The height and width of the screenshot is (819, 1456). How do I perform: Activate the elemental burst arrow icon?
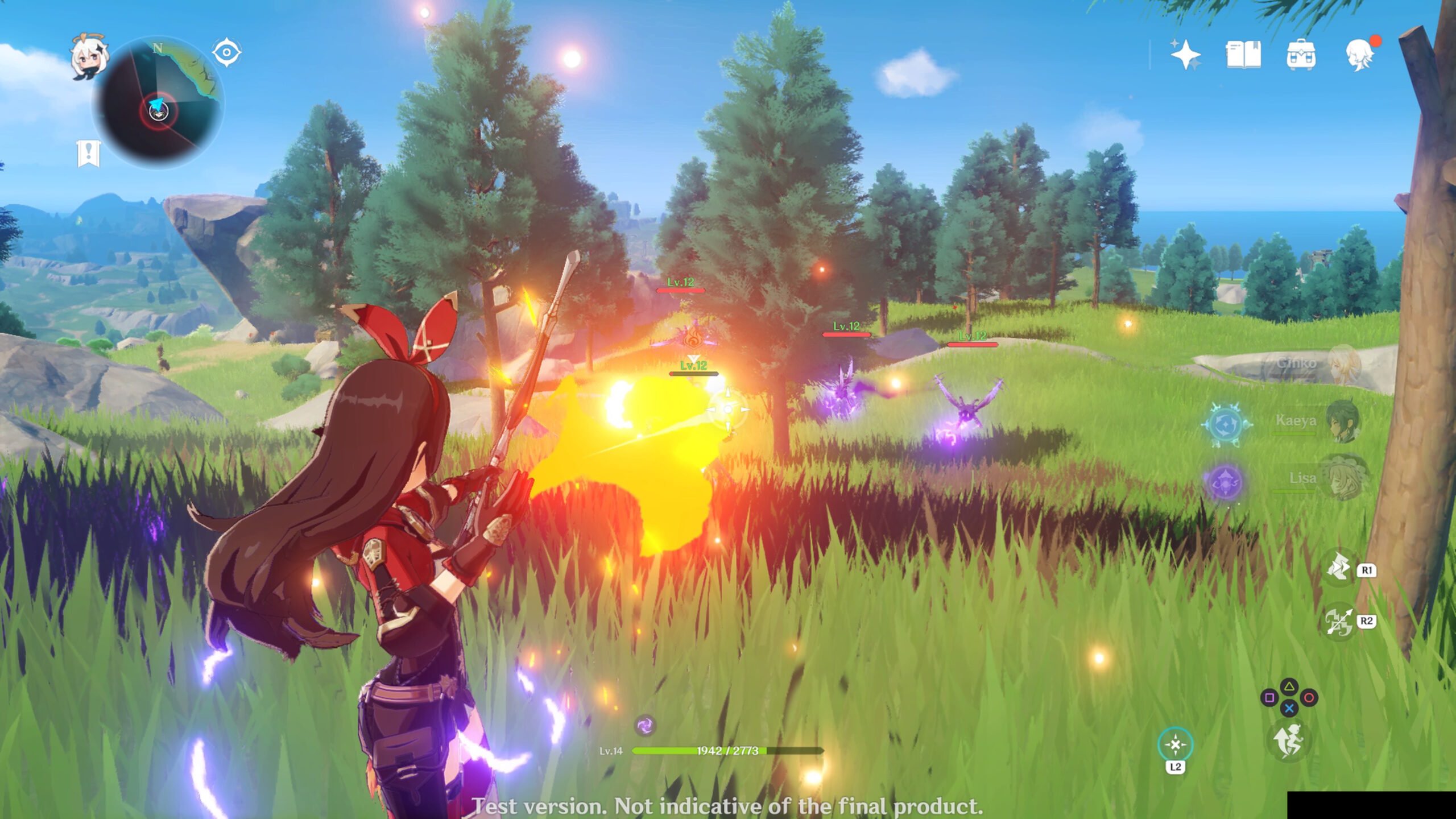(1339, 622)
